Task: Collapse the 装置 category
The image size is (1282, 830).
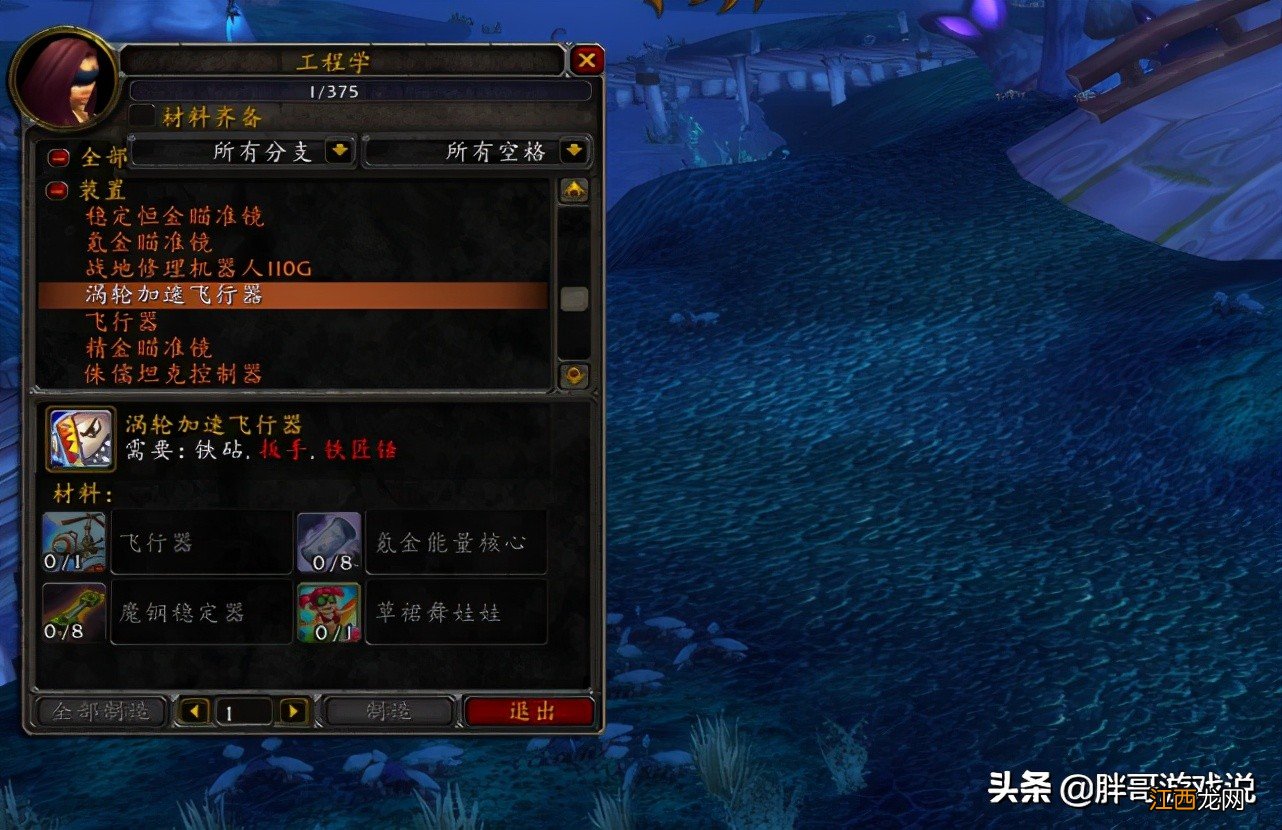Action: (55, 189)
